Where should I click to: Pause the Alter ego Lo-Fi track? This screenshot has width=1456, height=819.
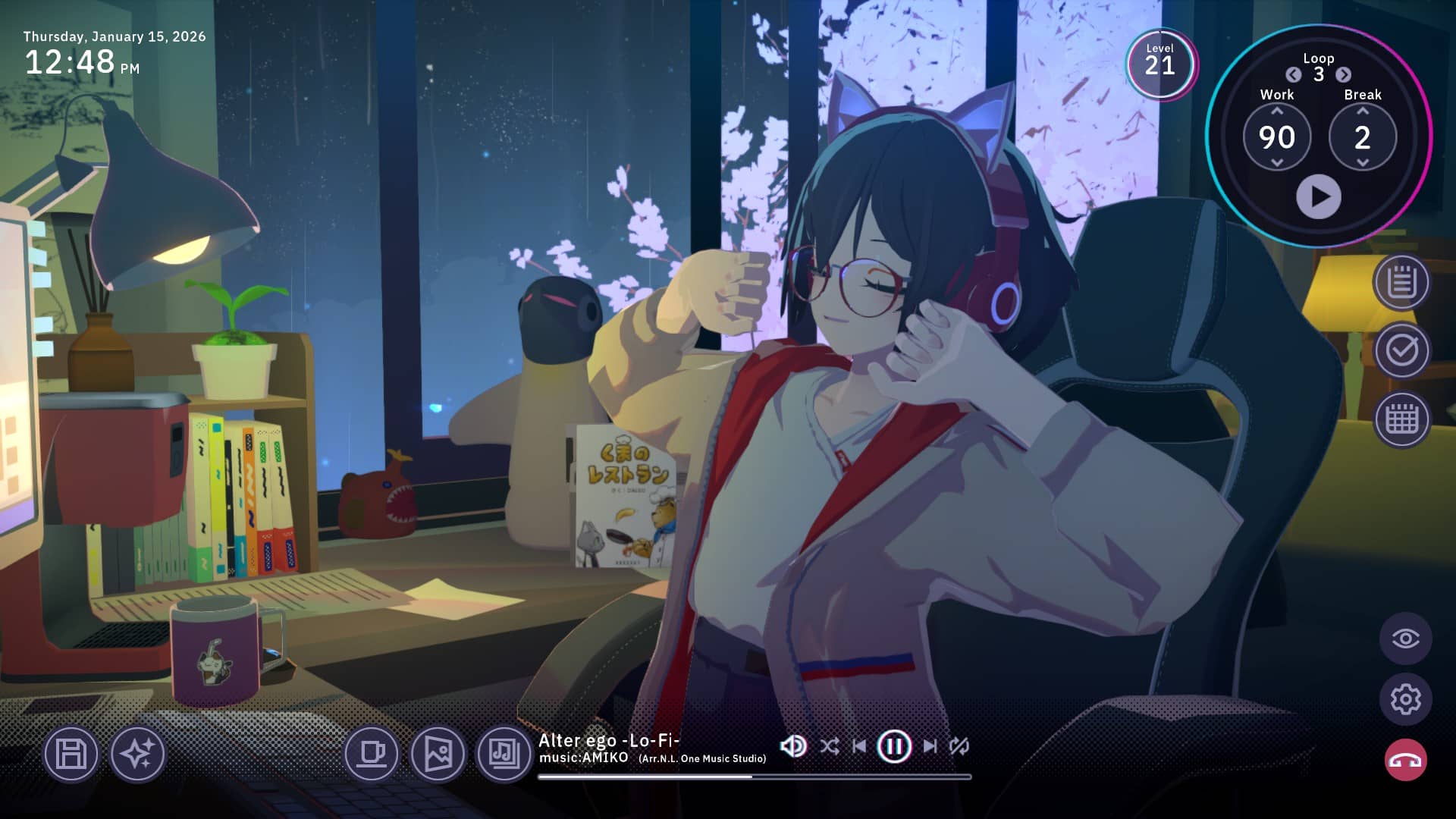click(893, 746)
